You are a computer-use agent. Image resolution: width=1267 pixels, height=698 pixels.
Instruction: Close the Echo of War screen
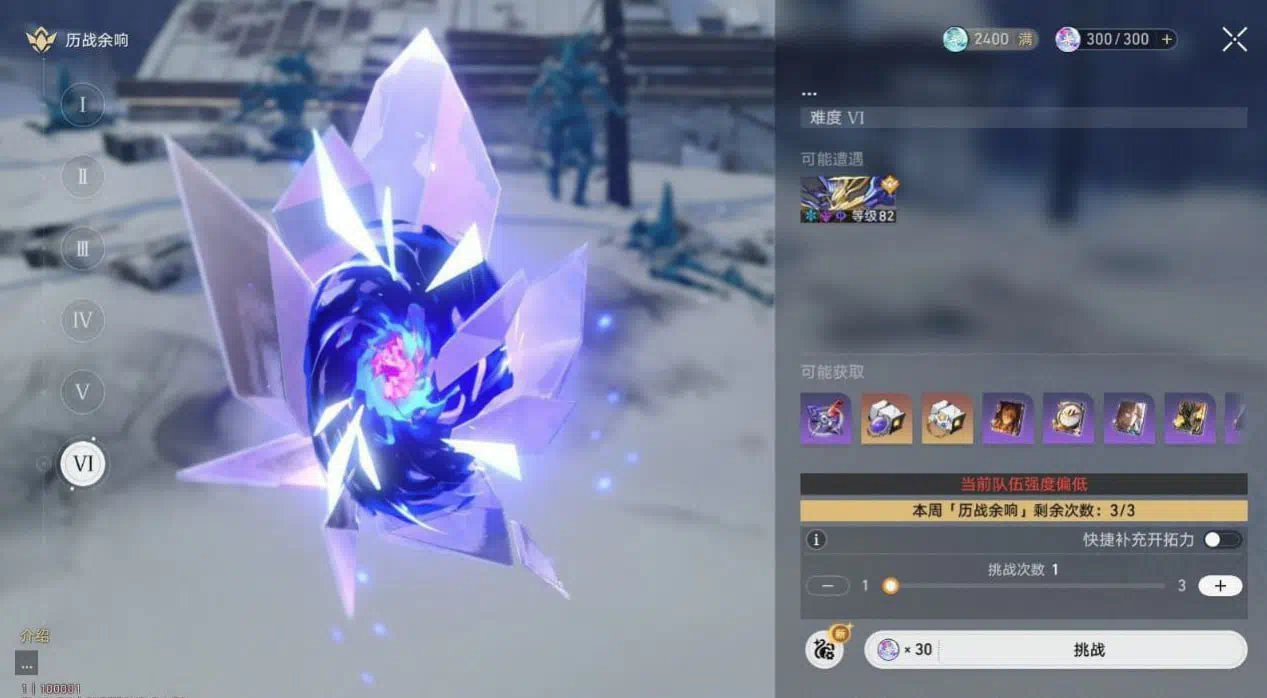[1234, 39]
